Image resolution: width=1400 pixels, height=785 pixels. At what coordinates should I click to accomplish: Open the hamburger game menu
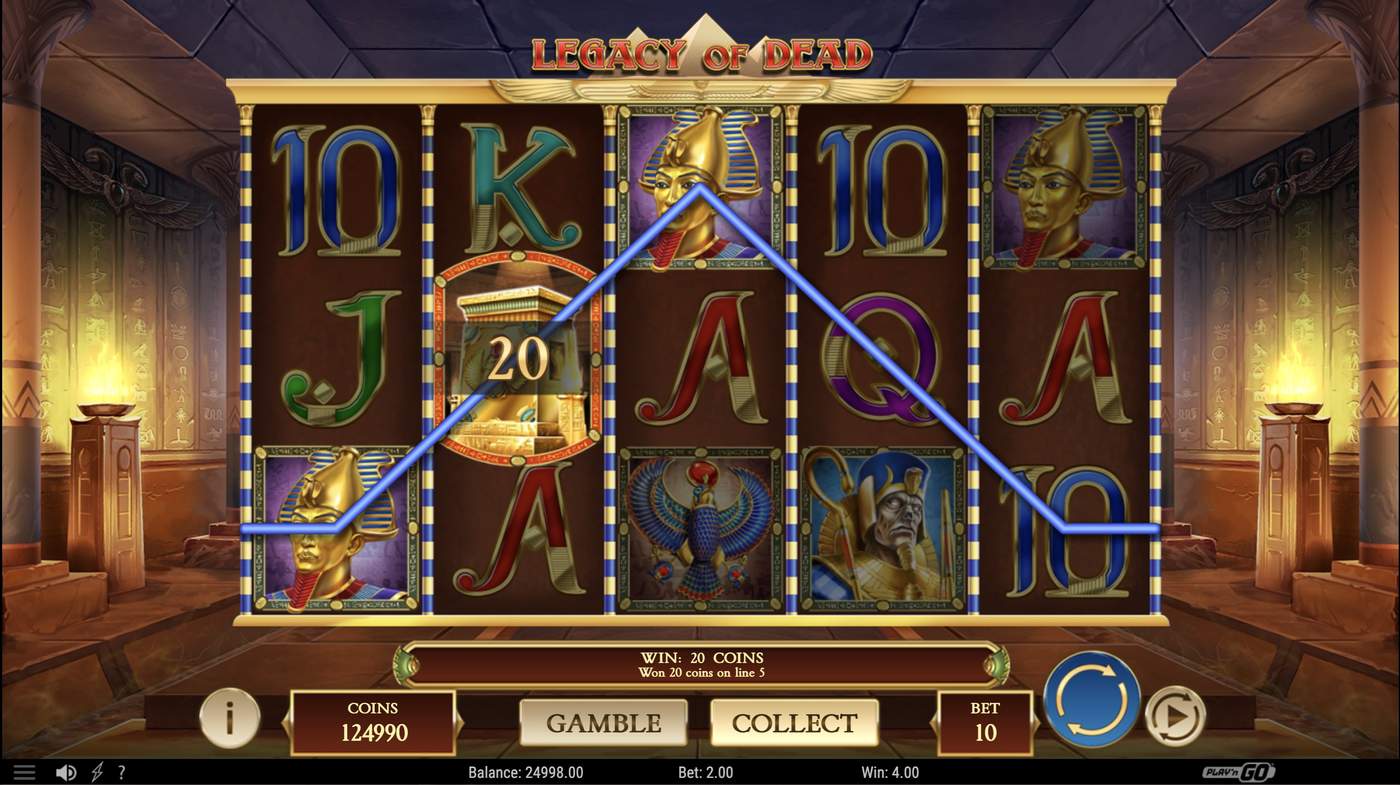[x=24, y=771]
